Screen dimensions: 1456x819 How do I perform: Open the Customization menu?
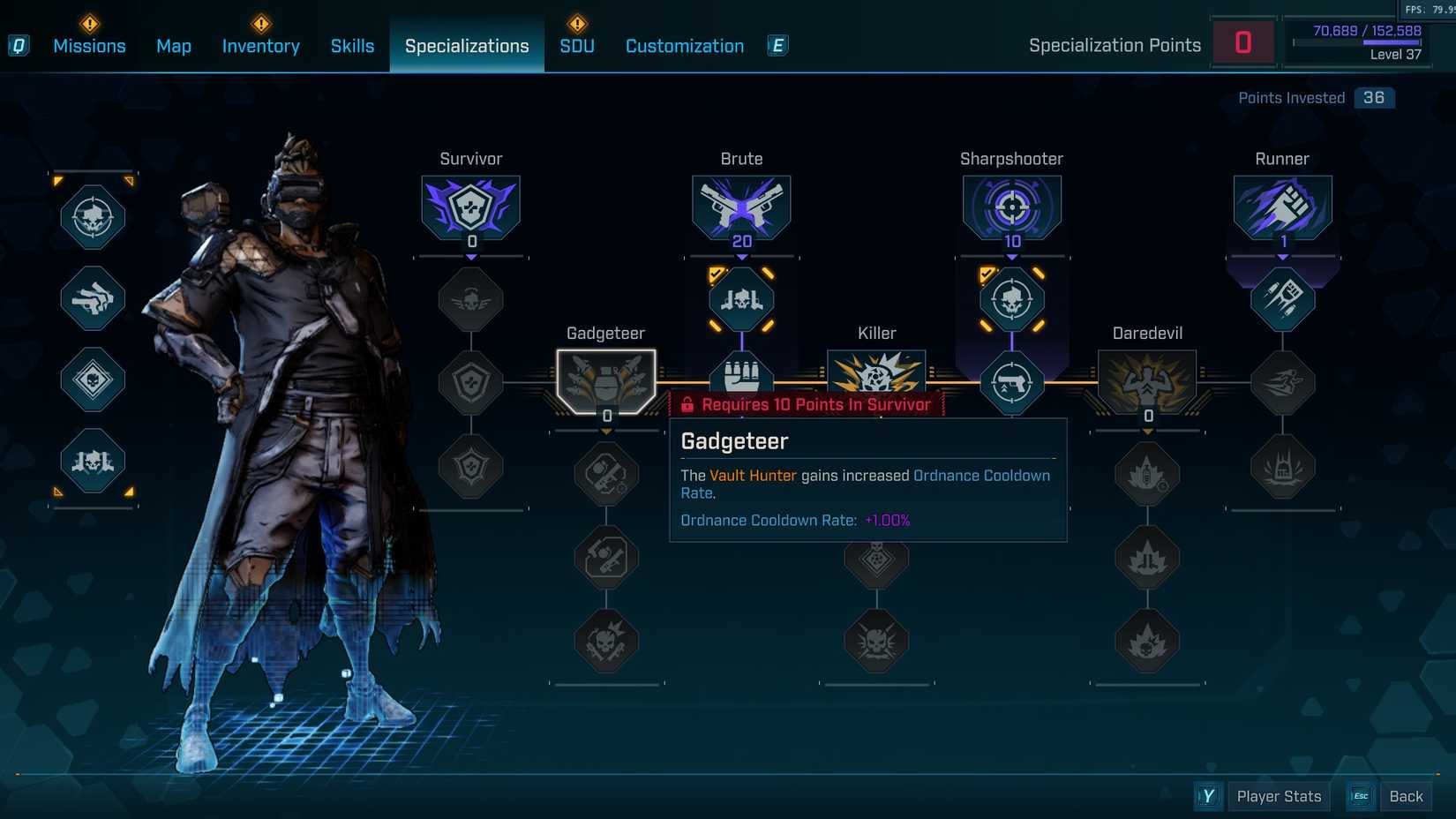pos(684,45)
